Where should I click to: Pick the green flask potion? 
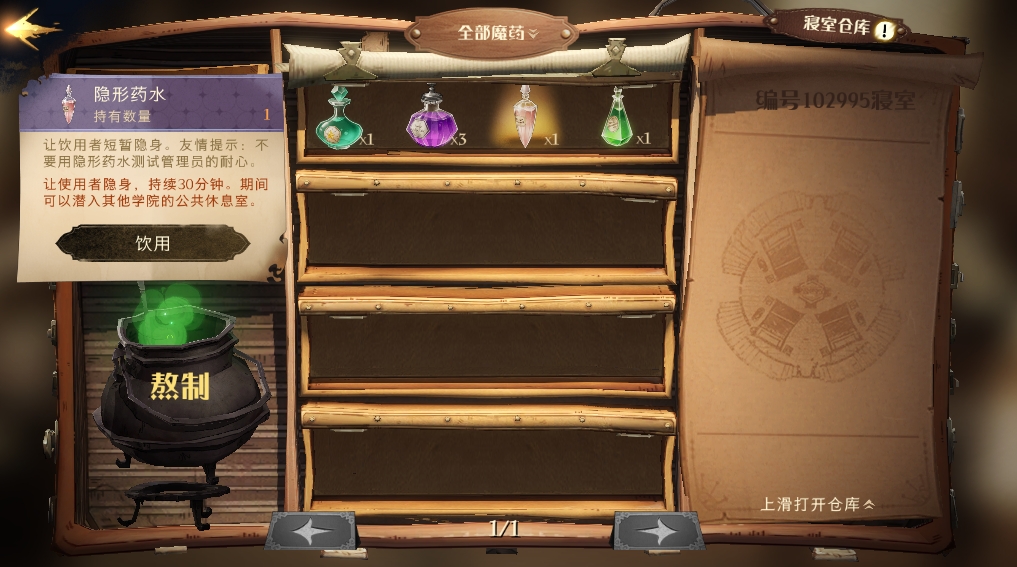pyautogui.click(x=616, y=119)
